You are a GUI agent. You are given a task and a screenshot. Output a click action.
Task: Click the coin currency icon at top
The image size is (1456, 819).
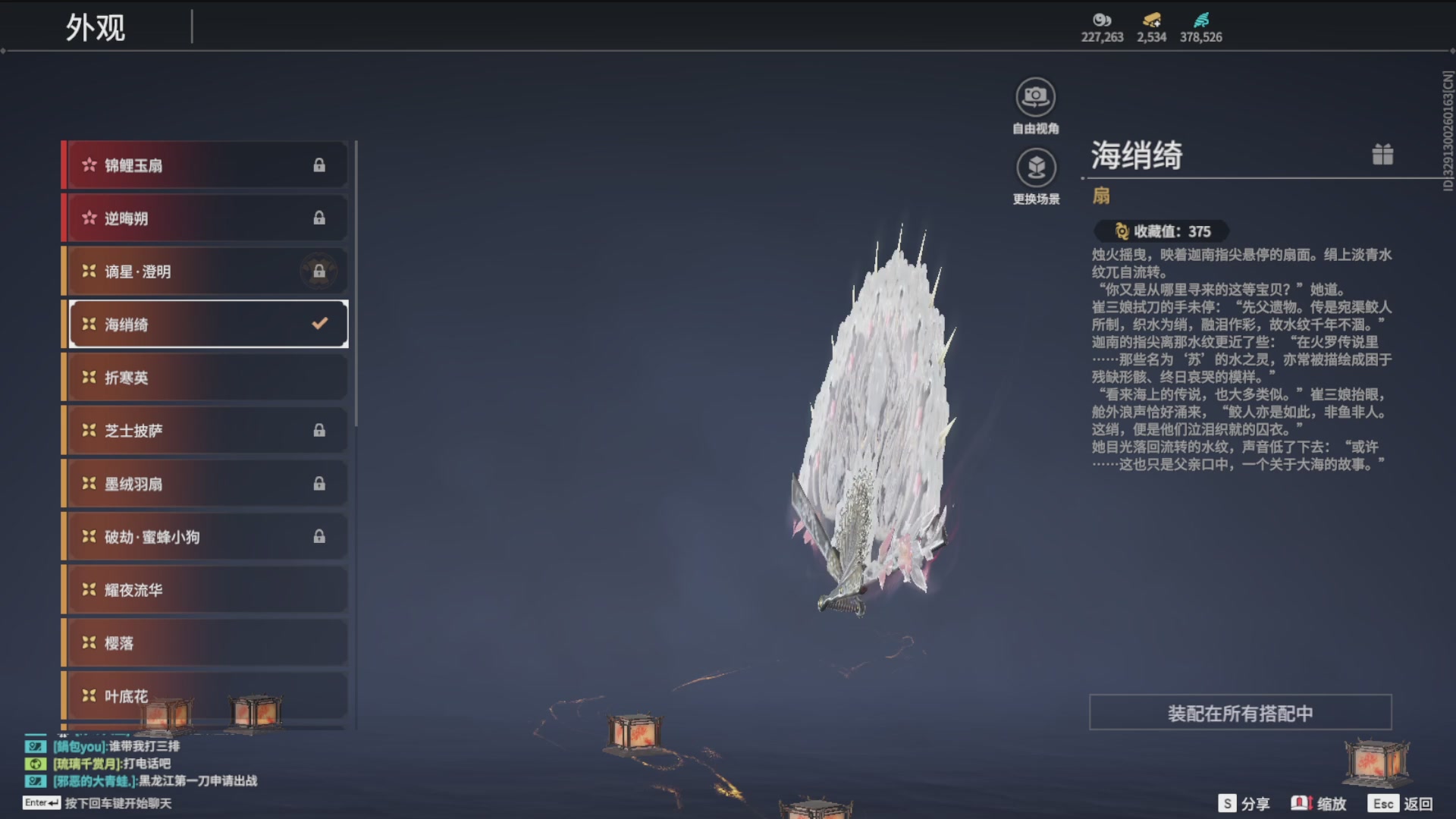[1101, 21]
